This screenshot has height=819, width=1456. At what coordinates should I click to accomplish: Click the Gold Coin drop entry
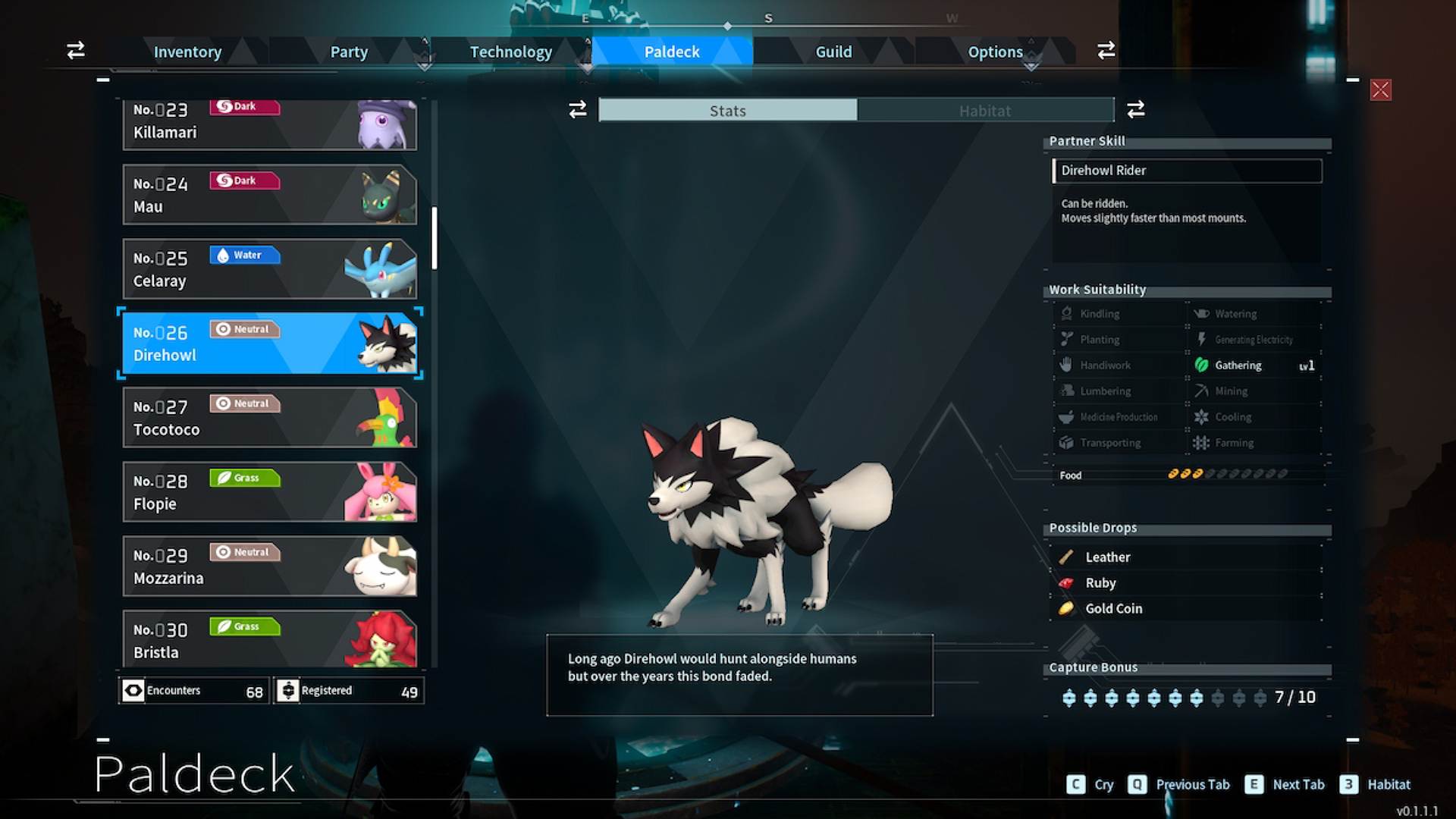tap(1113, 608)
